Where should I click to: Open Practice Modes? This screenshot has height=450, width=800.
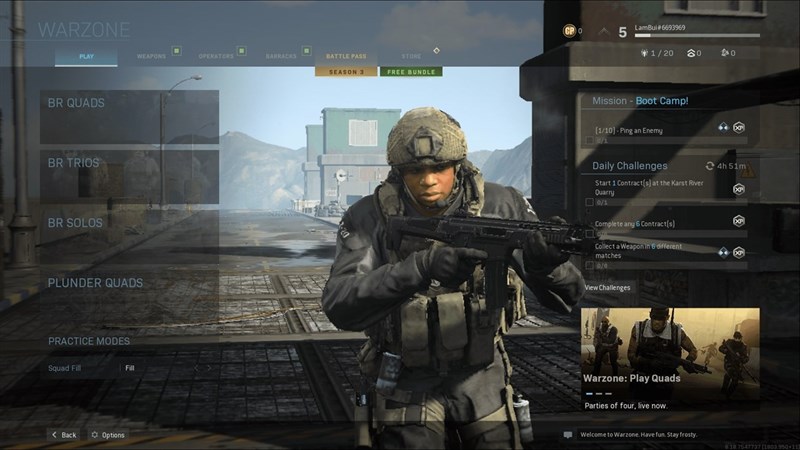coord(89,341)
